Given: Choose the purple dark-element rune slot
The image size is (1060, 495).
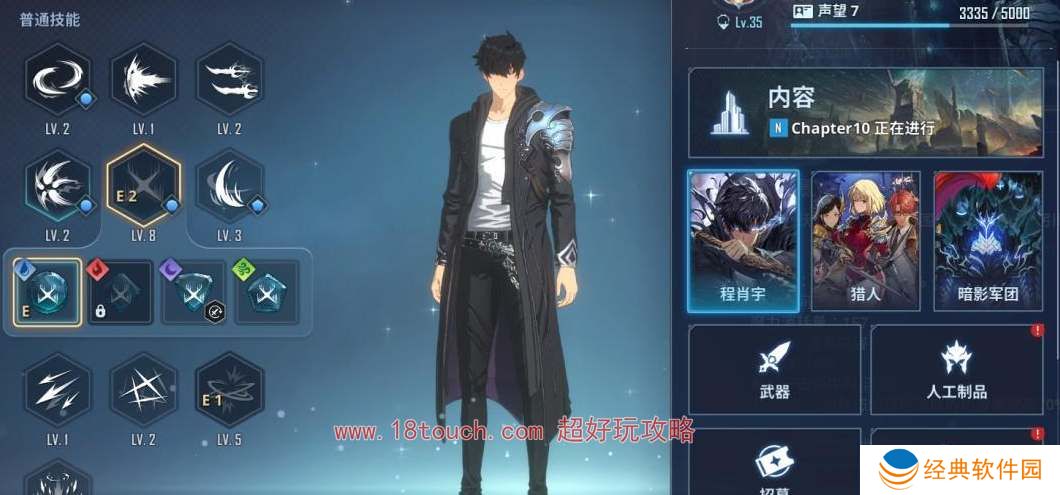Looking at the screenshot, I should [194, 292].
